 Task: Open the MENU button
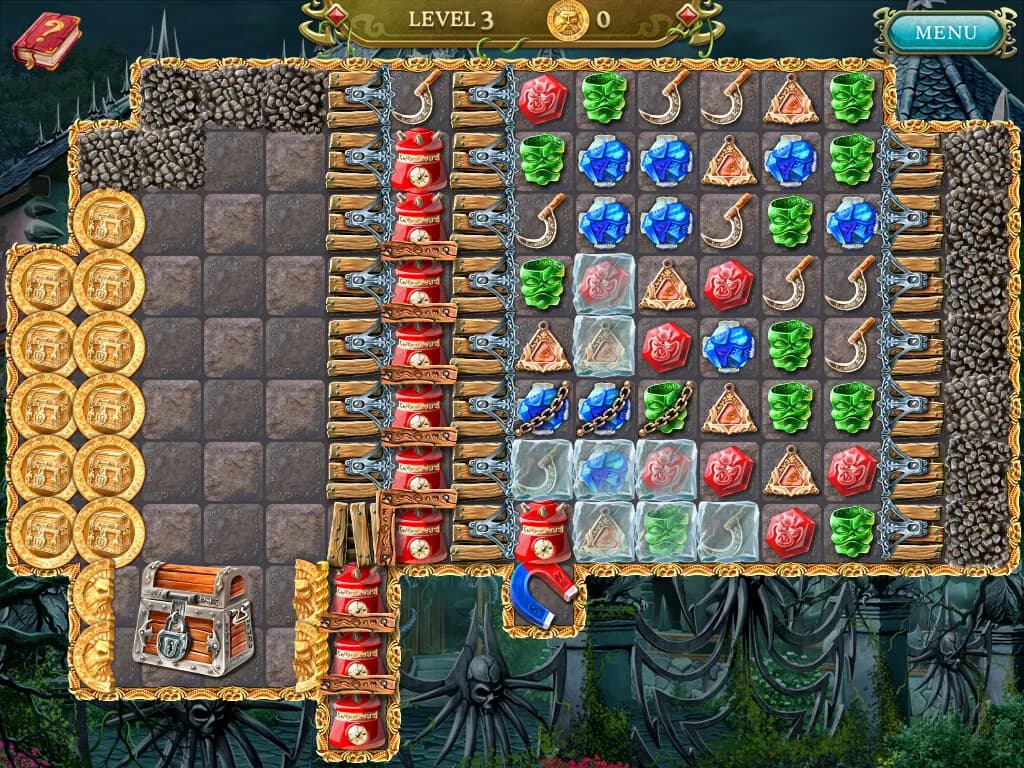coord(944,32)
